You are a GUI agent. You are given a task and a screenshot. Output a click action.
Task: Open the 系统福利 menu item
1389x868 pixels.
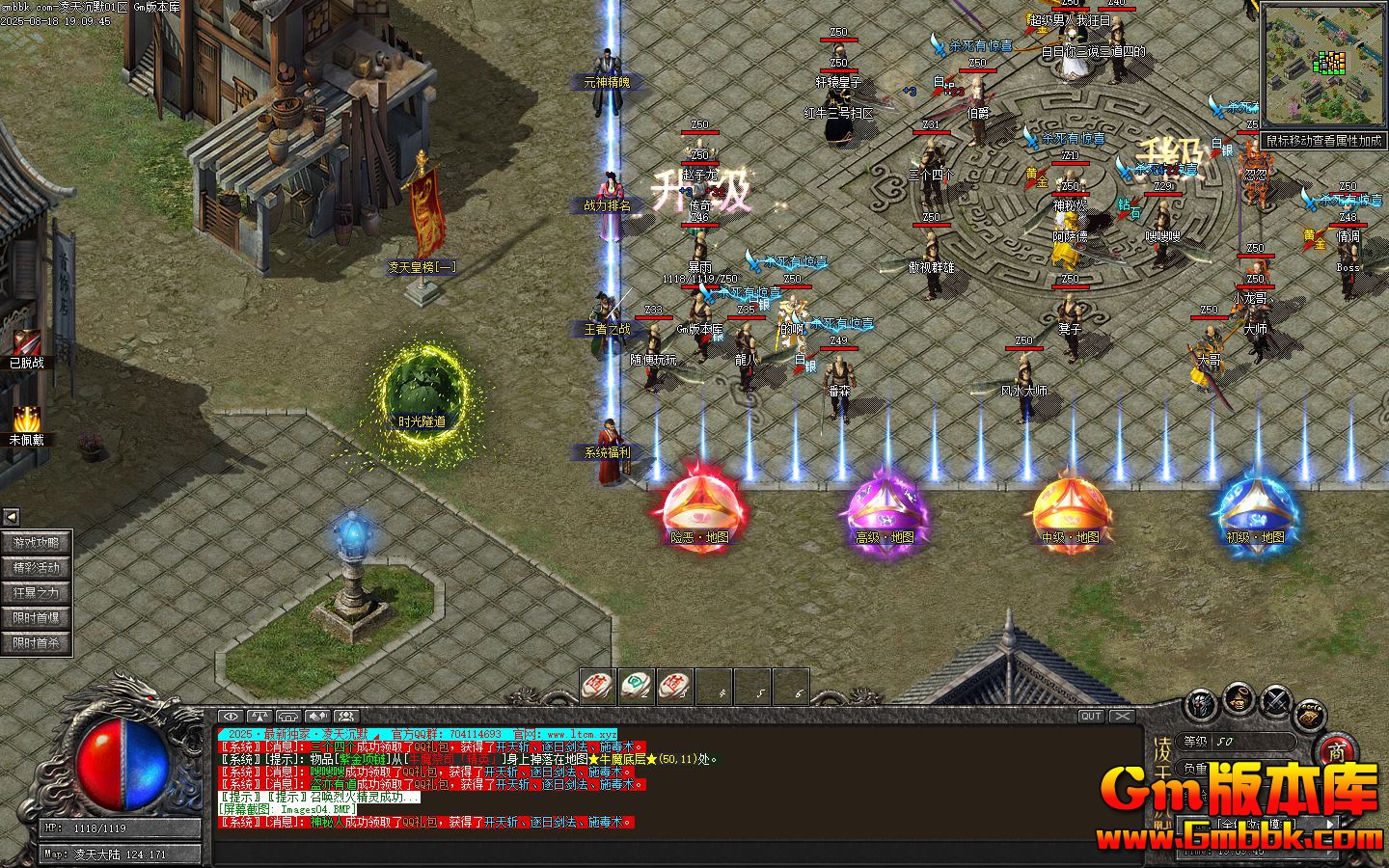pyautogui.click(x=606, y=450)
